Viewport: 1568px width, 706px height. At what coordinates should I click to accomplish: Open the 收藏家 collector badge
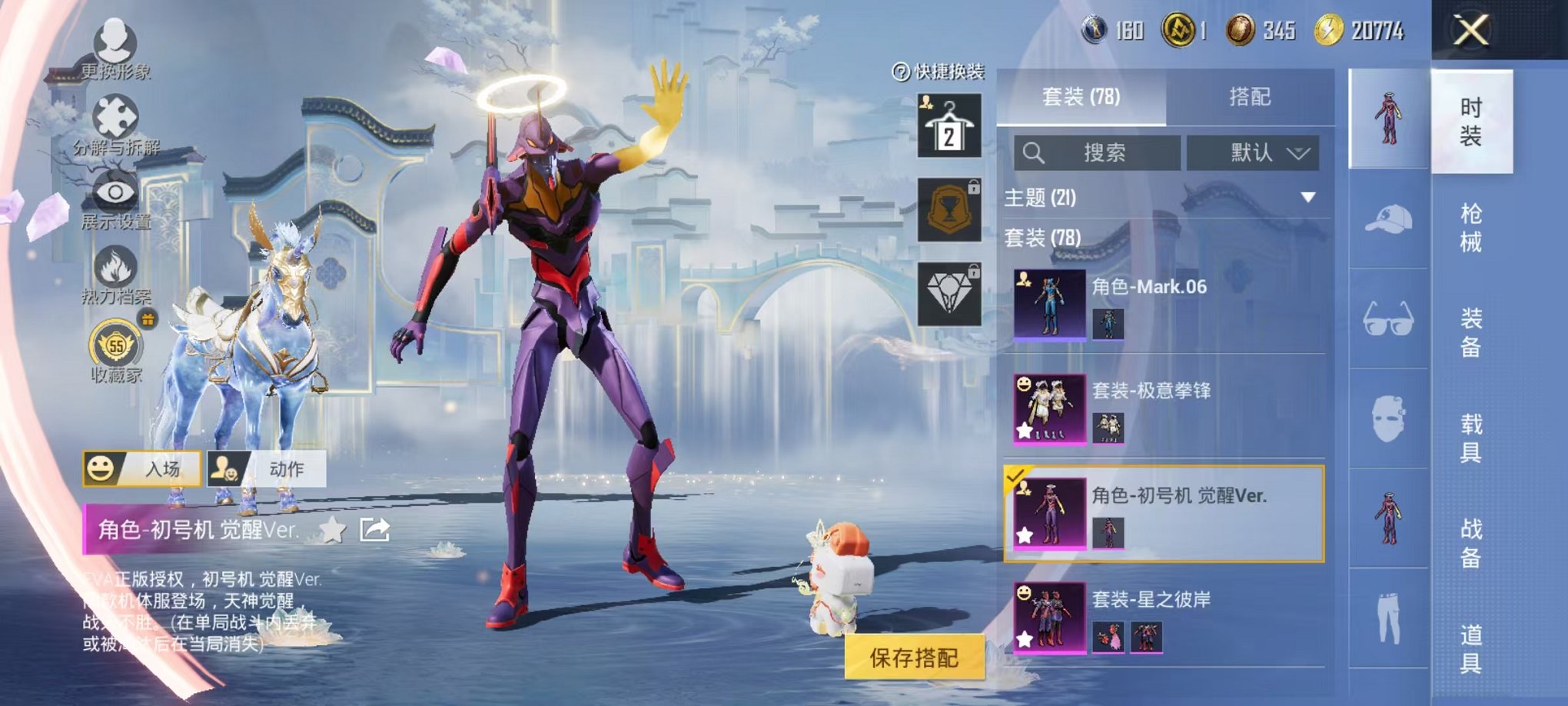tap(116, 348)
